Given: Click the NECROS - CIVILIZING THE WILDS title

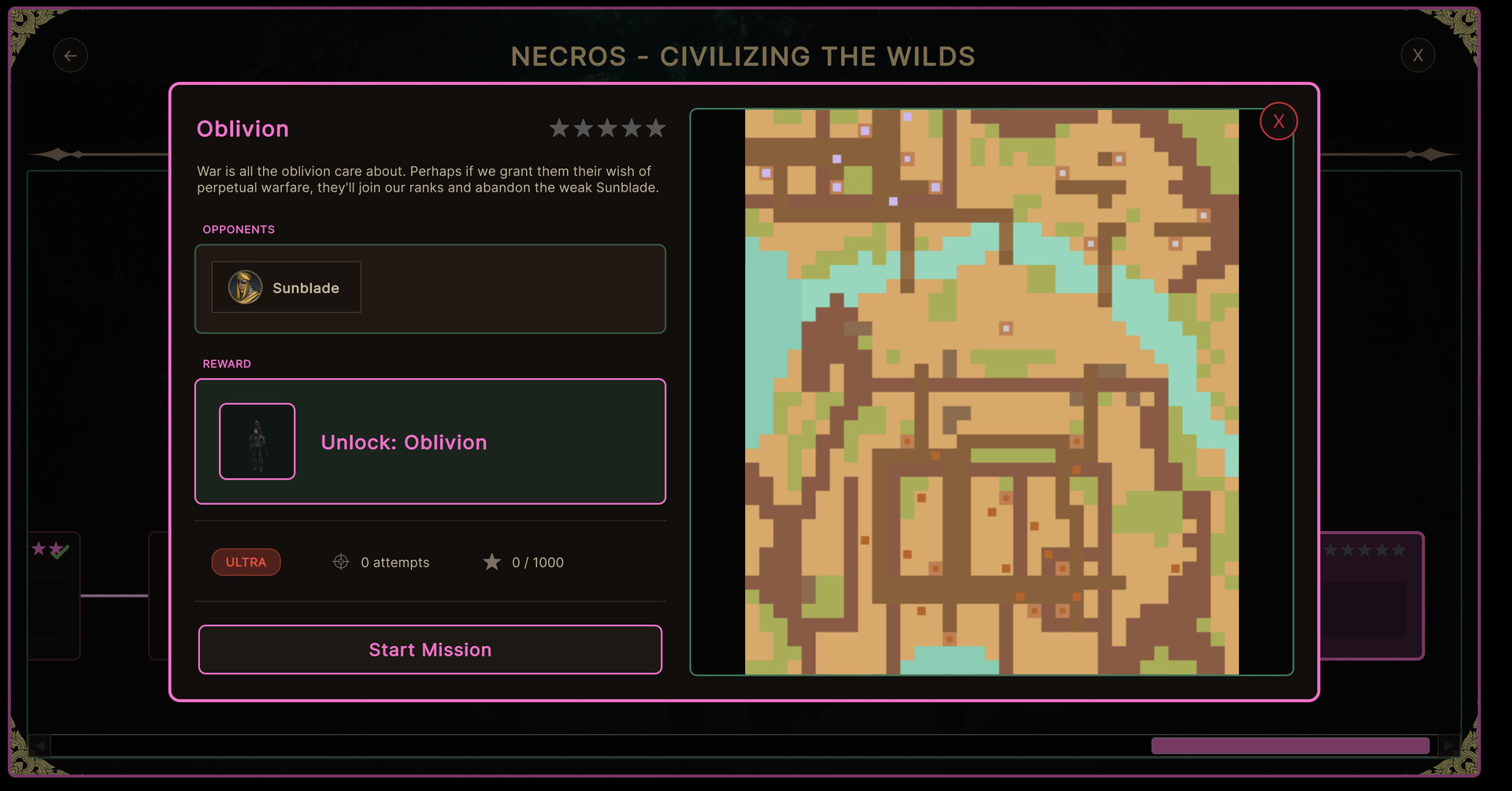Looking at the screenshot, I should tap(743, 56).
